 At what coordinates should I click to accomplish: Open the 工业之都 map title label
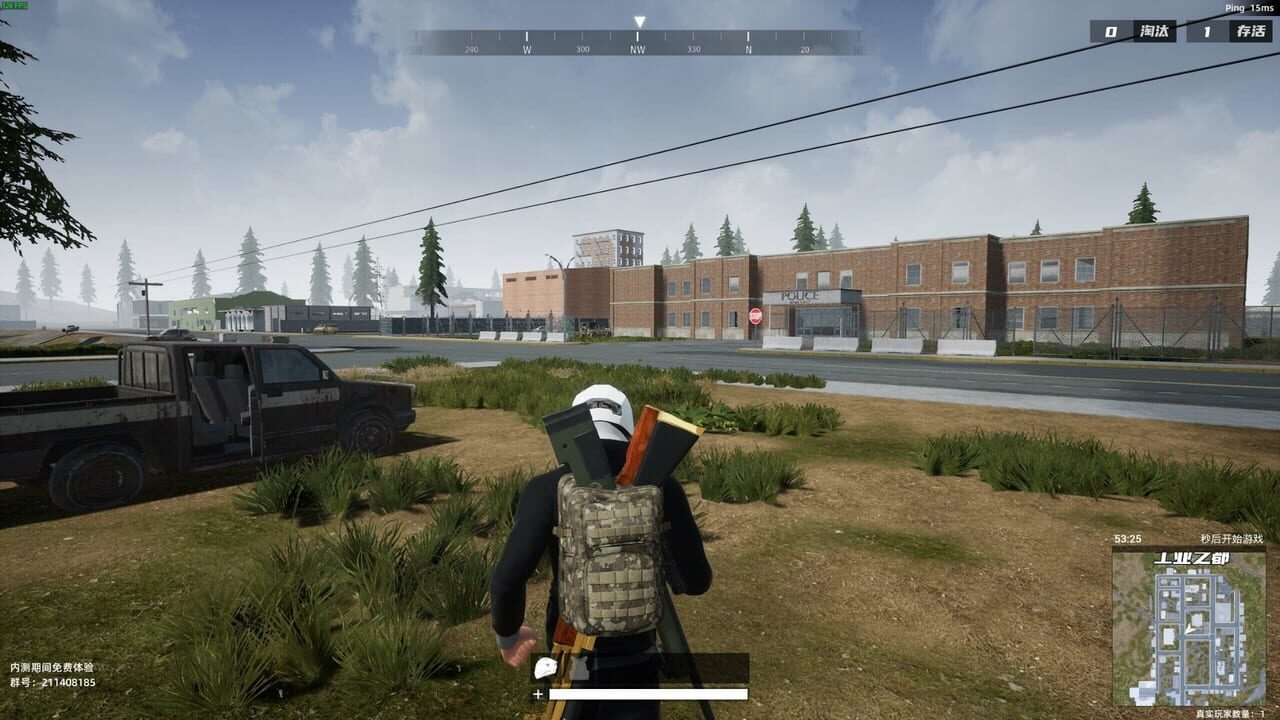click(1193, 558)
